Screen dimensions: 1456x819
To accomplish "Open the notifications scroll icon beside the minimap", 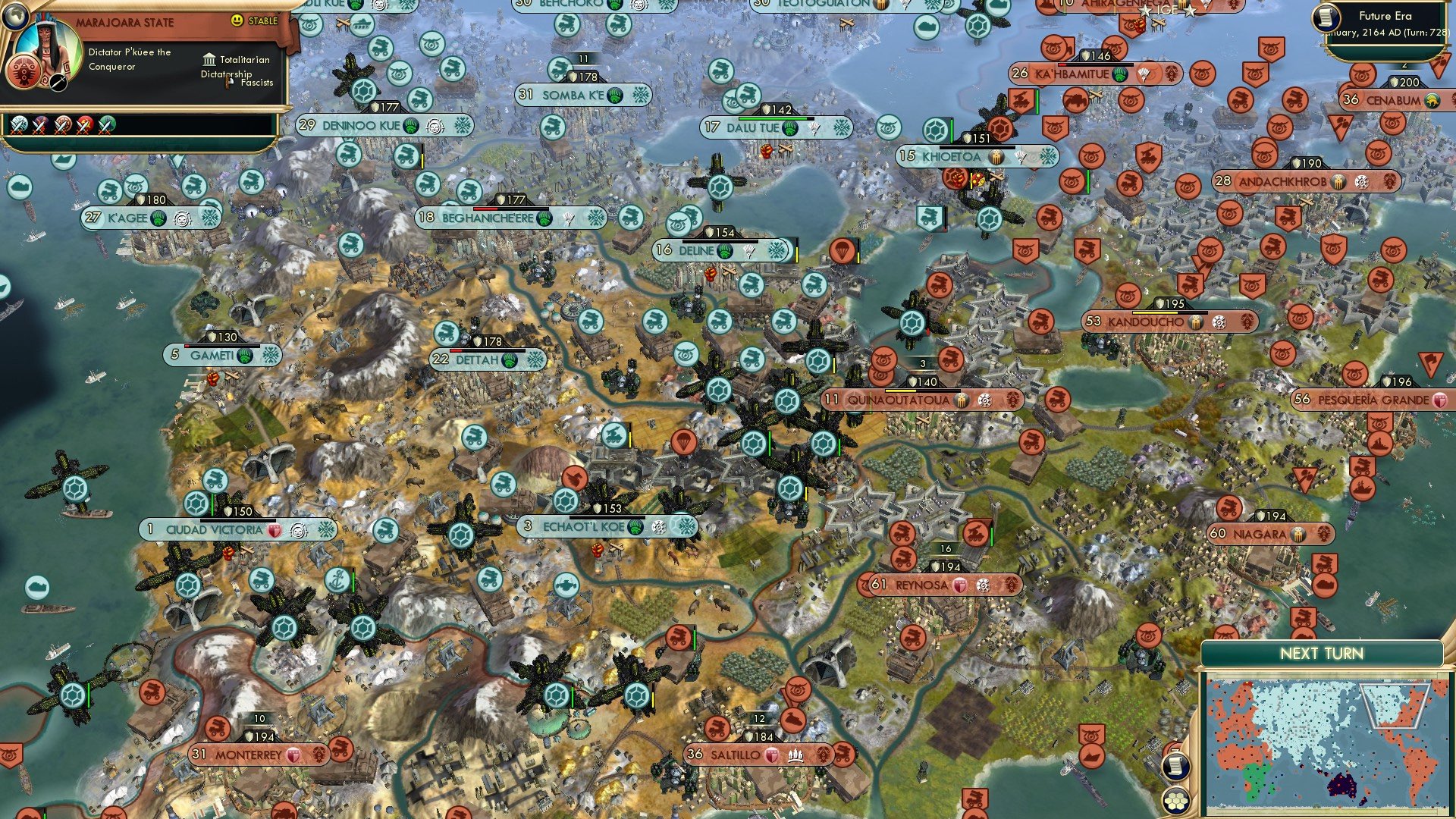I will 1176,767.
